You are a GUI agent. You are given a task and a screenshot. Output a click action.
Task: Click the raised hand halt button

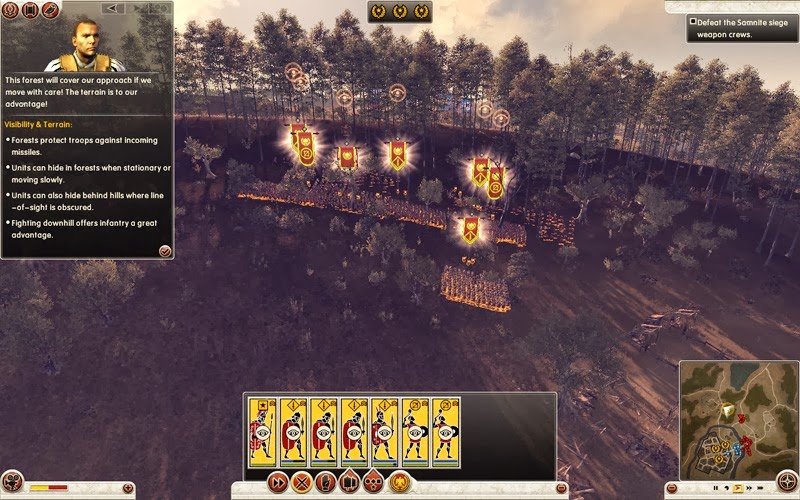tap(325, 482)
